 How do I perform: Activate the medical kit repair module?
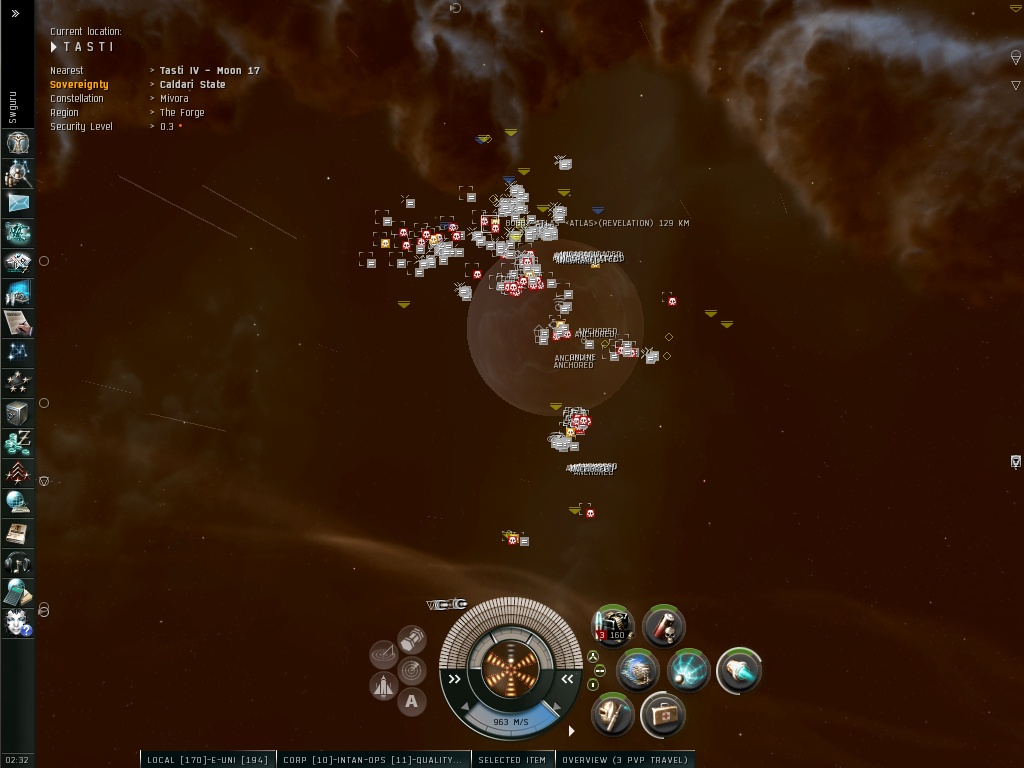[x=664, y=714]
